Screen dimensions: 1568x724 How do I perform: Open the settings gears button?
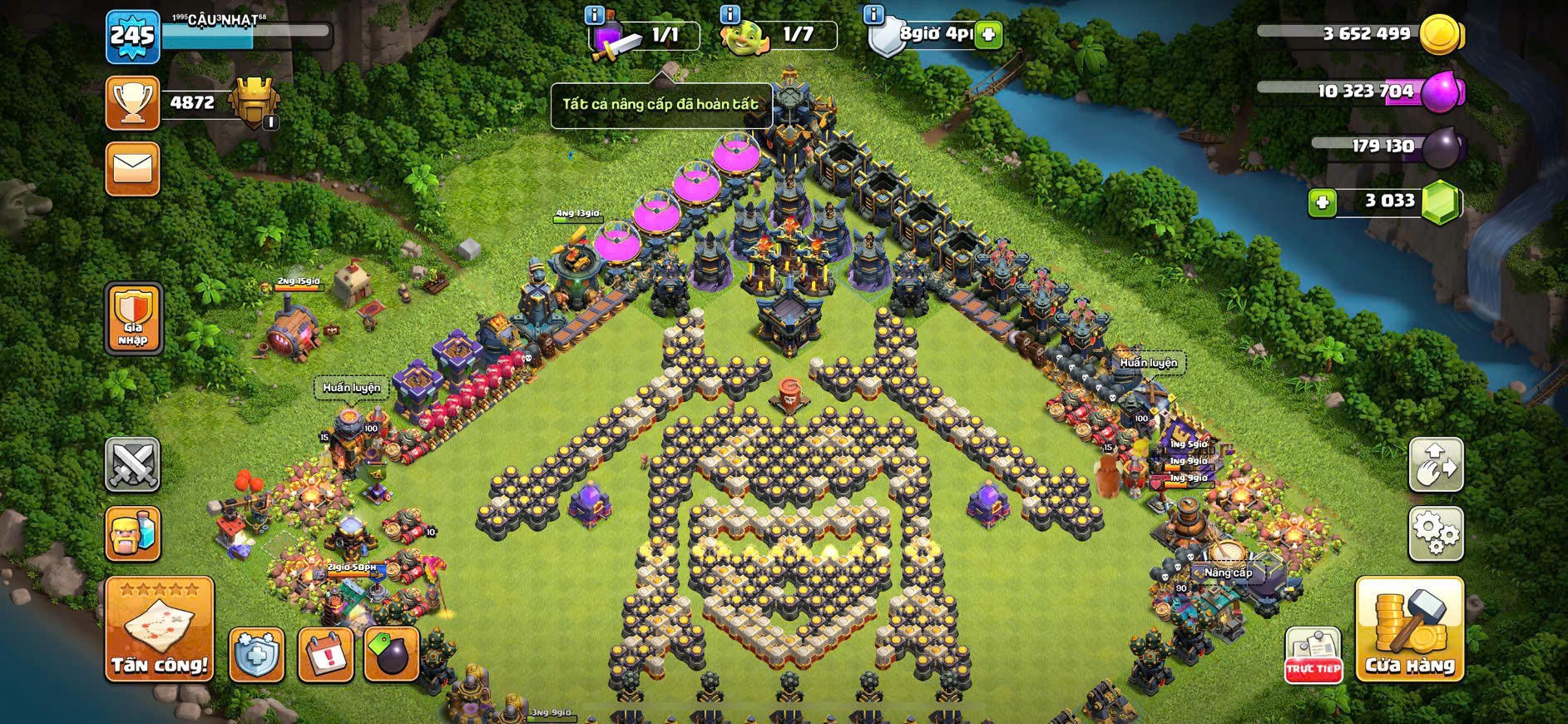[1435, 533]
